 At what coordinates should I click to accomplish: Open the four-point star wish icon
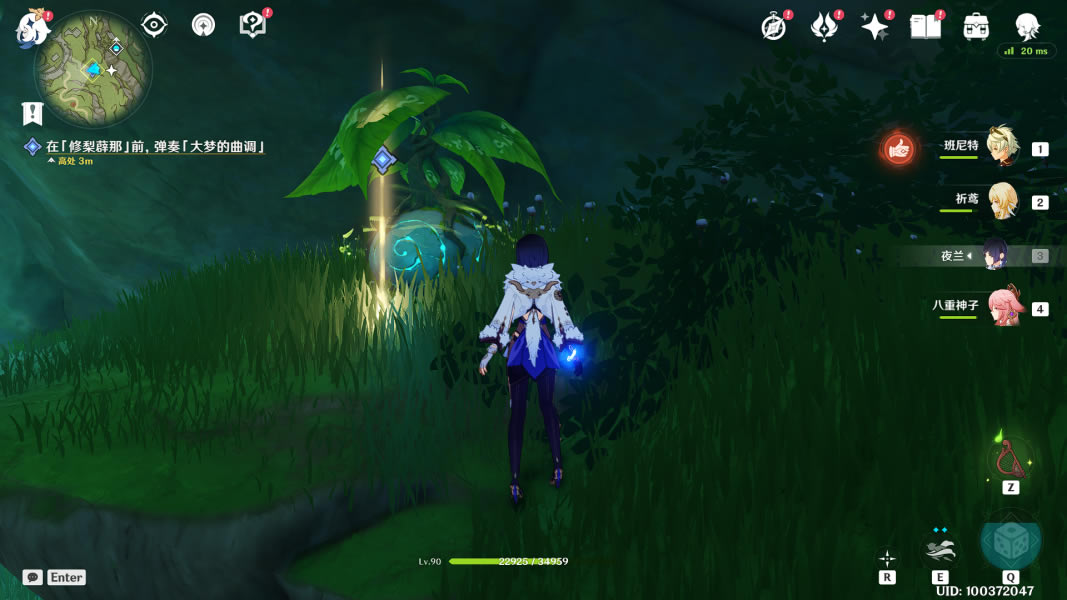pyautogui.click(x=875, y=27)
